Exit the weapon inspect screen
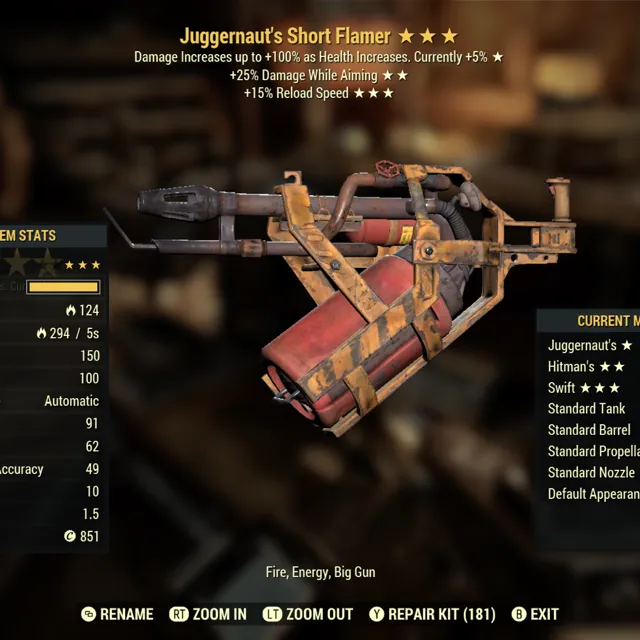Viewport: 640px width, 640px height. pos(535,614)
